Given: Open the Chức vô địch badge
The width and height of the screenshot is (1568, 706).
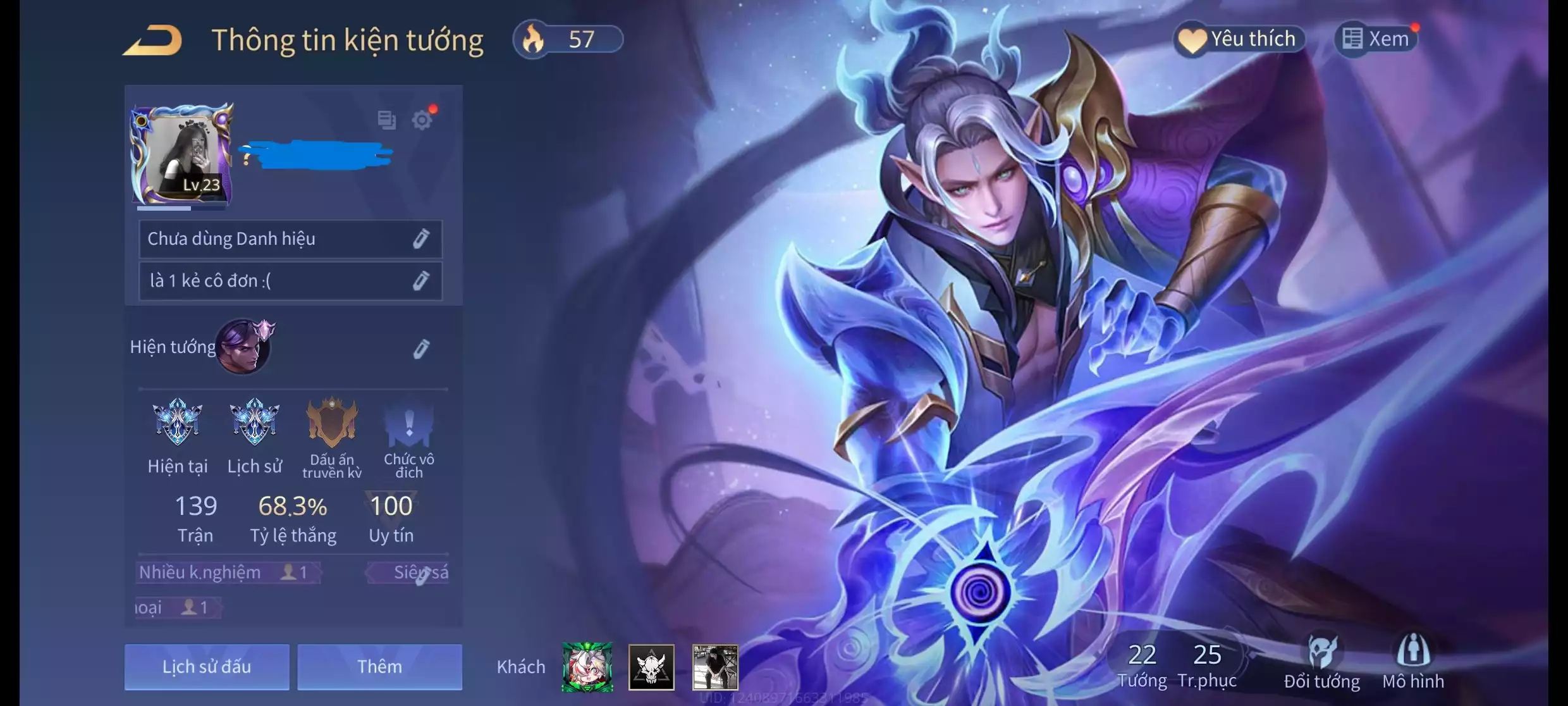Looking at the screenshot, I should [408, 423].
